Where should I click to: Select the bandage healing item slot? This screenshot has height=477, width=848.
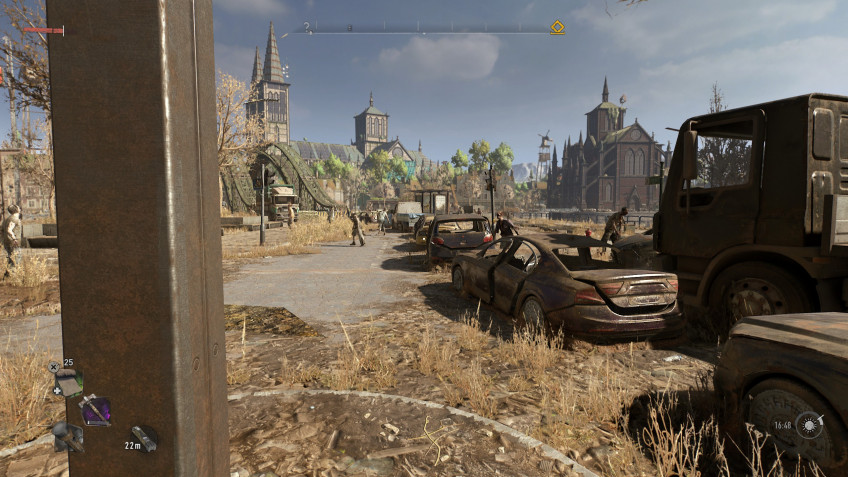68,381
